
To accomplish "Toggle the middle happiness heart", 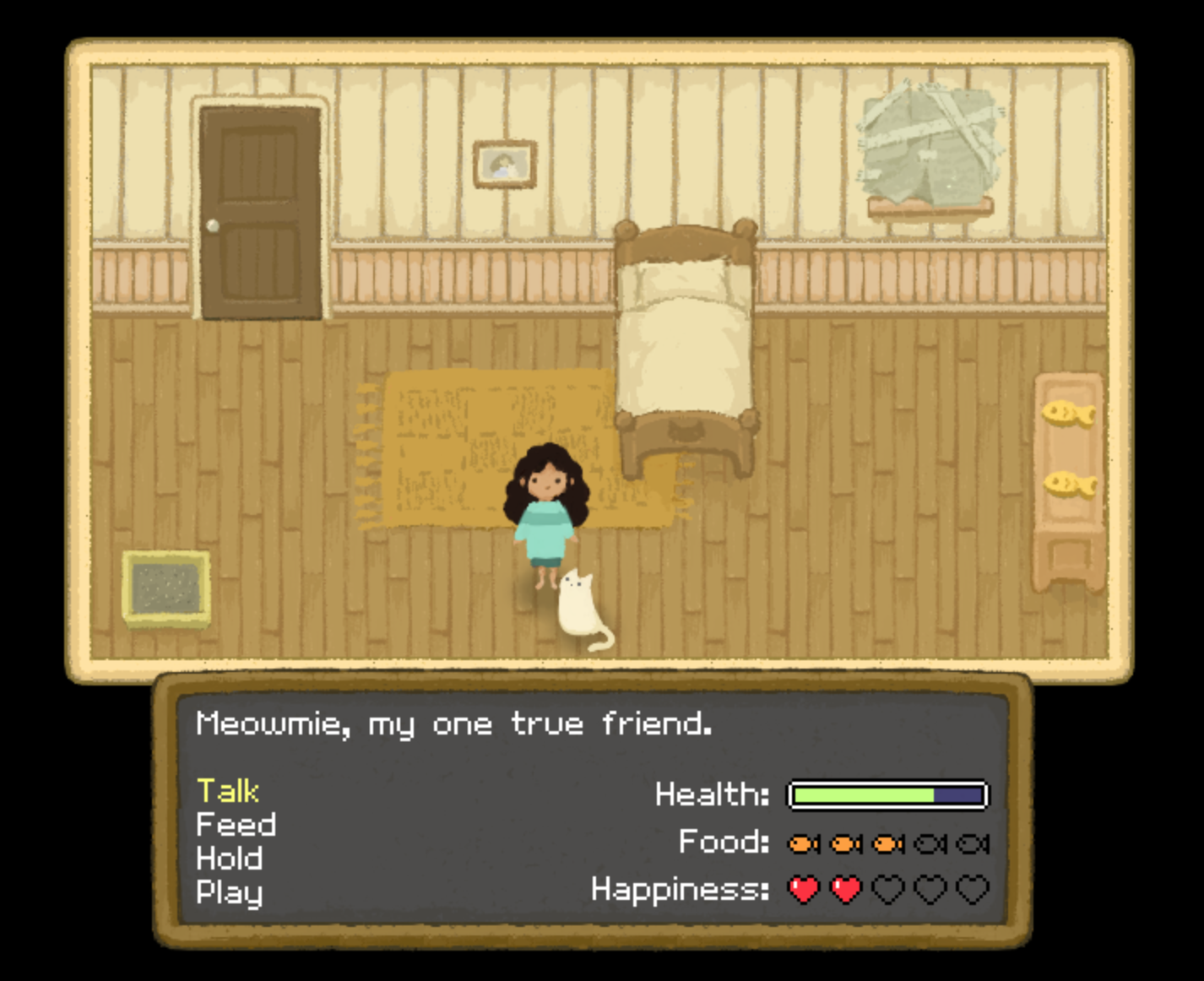I will (x=887, y=889).
